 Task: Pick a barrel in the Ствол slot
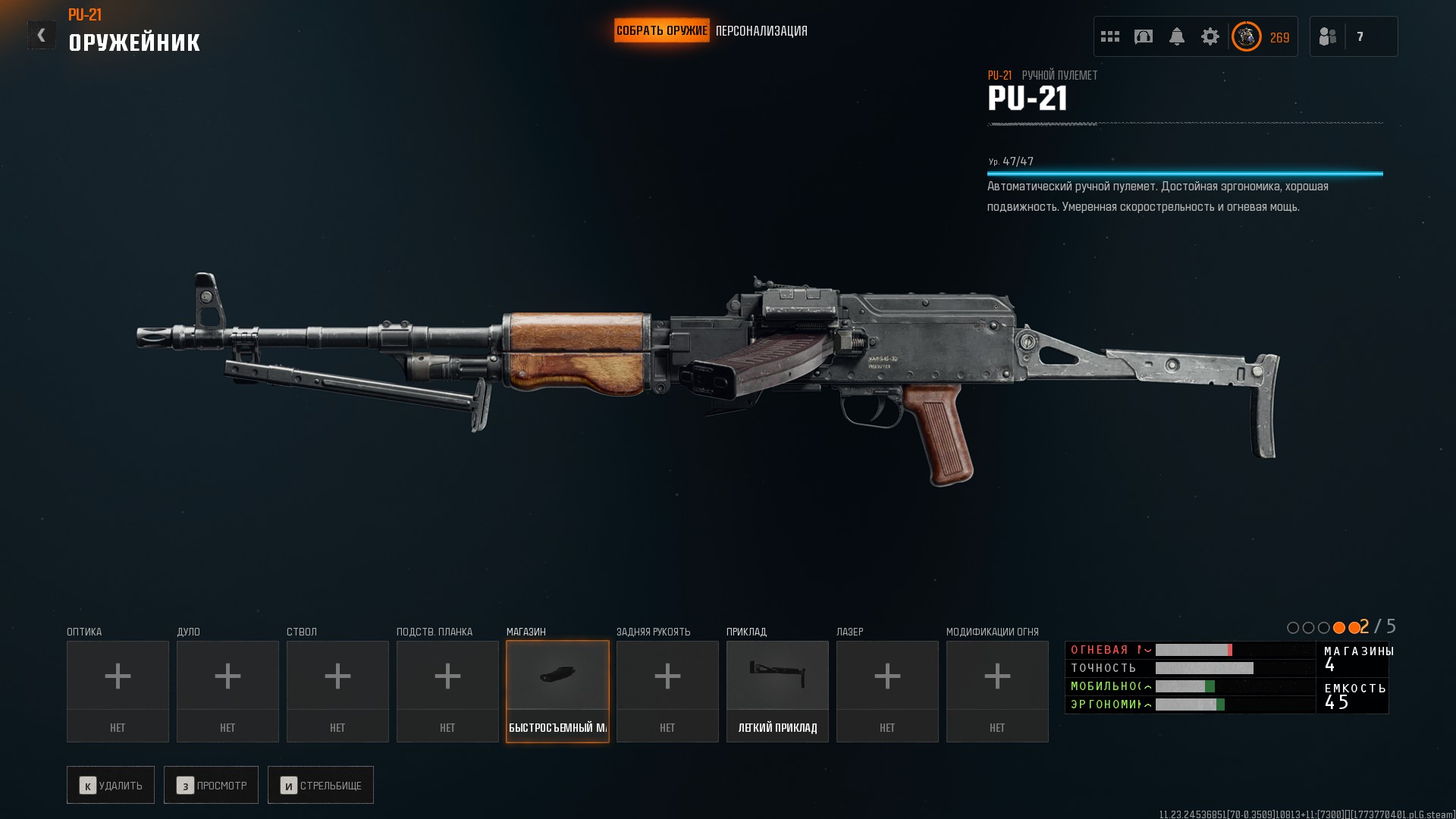pos(337,691)
